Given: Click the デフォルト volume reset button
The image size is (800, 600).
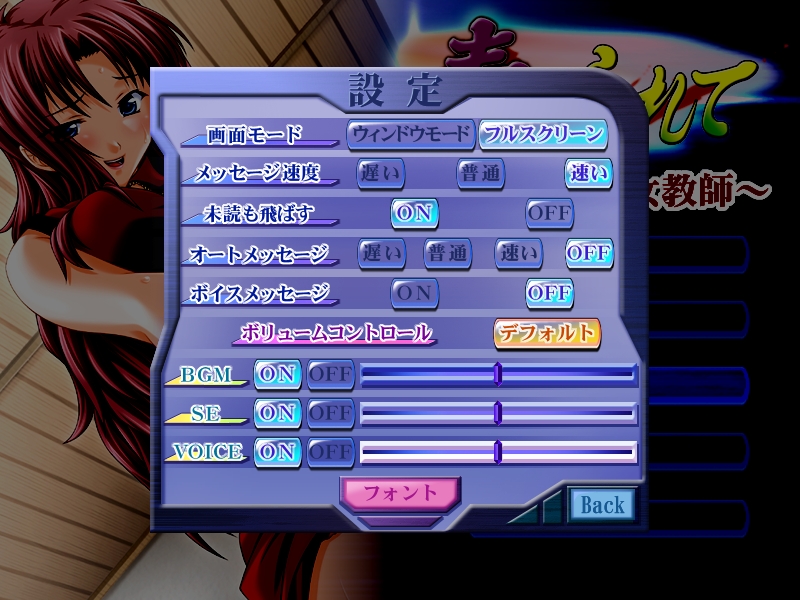Looking at the screenshot, I should click(x=546, y=333).
